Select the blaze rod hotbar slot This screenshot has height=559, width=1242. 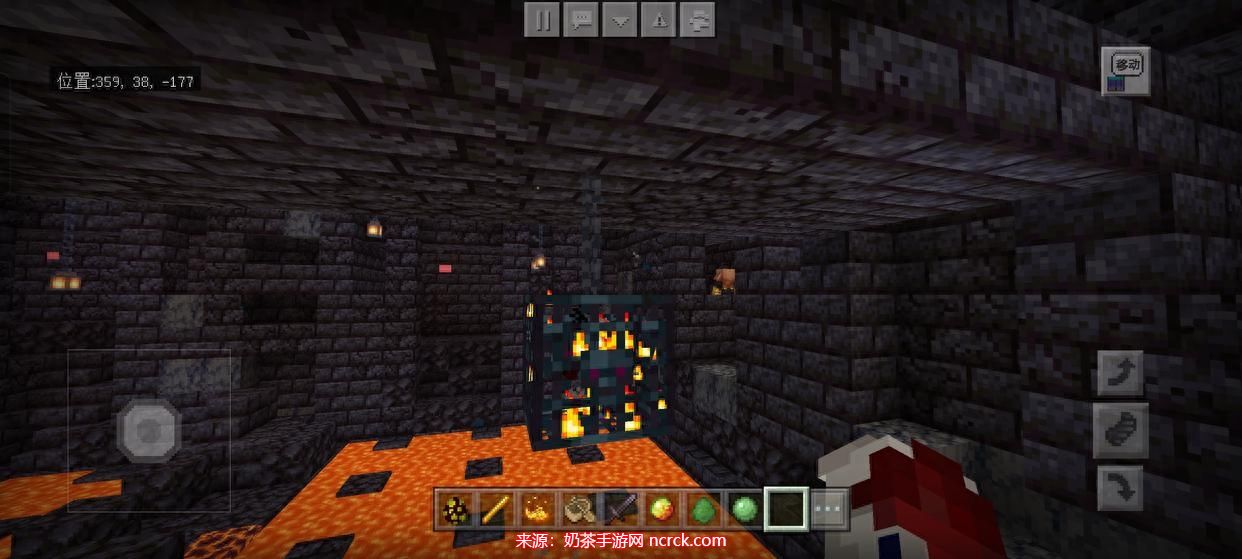tap(495, 510)
